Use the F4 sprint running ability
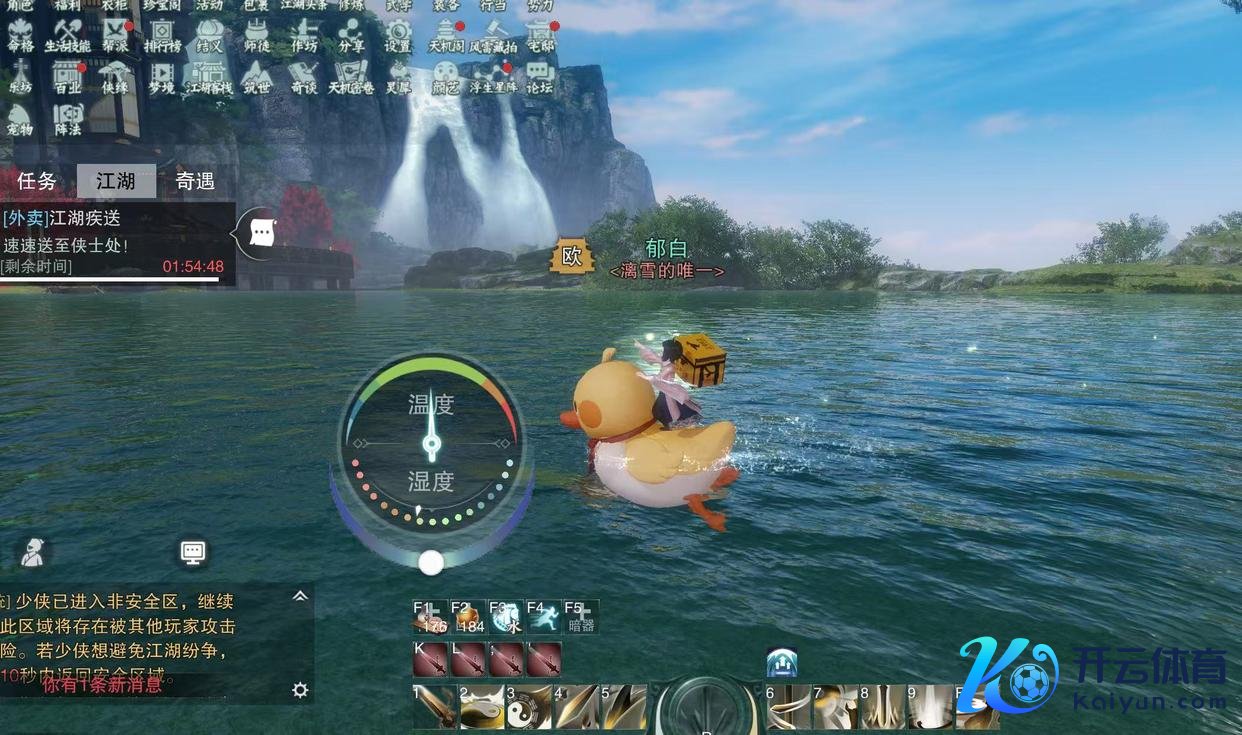The width and height of the screenshot is (1242, 735). tap(543, 616)
